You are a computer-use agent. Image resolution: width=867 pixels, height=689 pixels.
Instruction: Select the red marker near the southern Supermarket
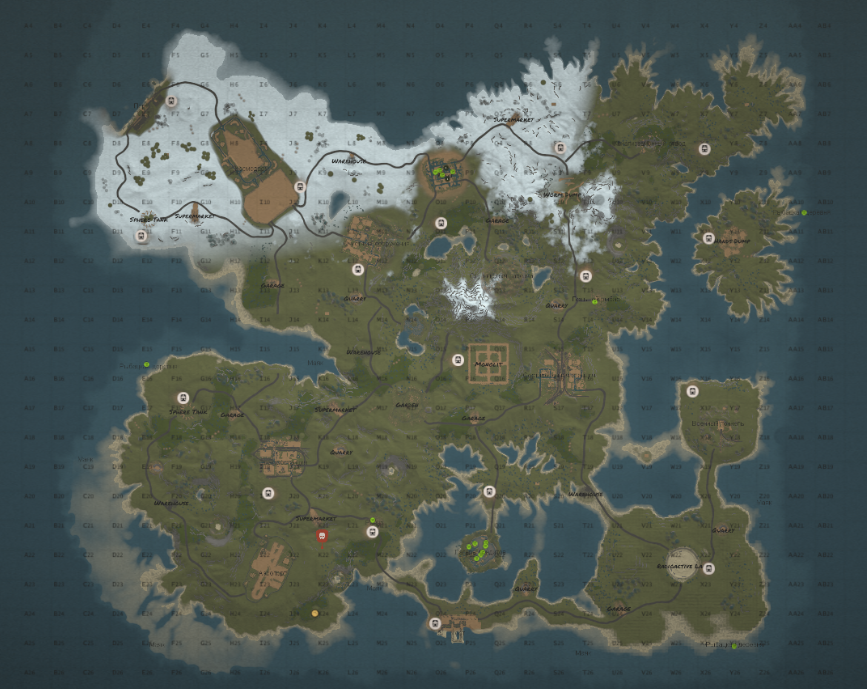click(322, 536)
